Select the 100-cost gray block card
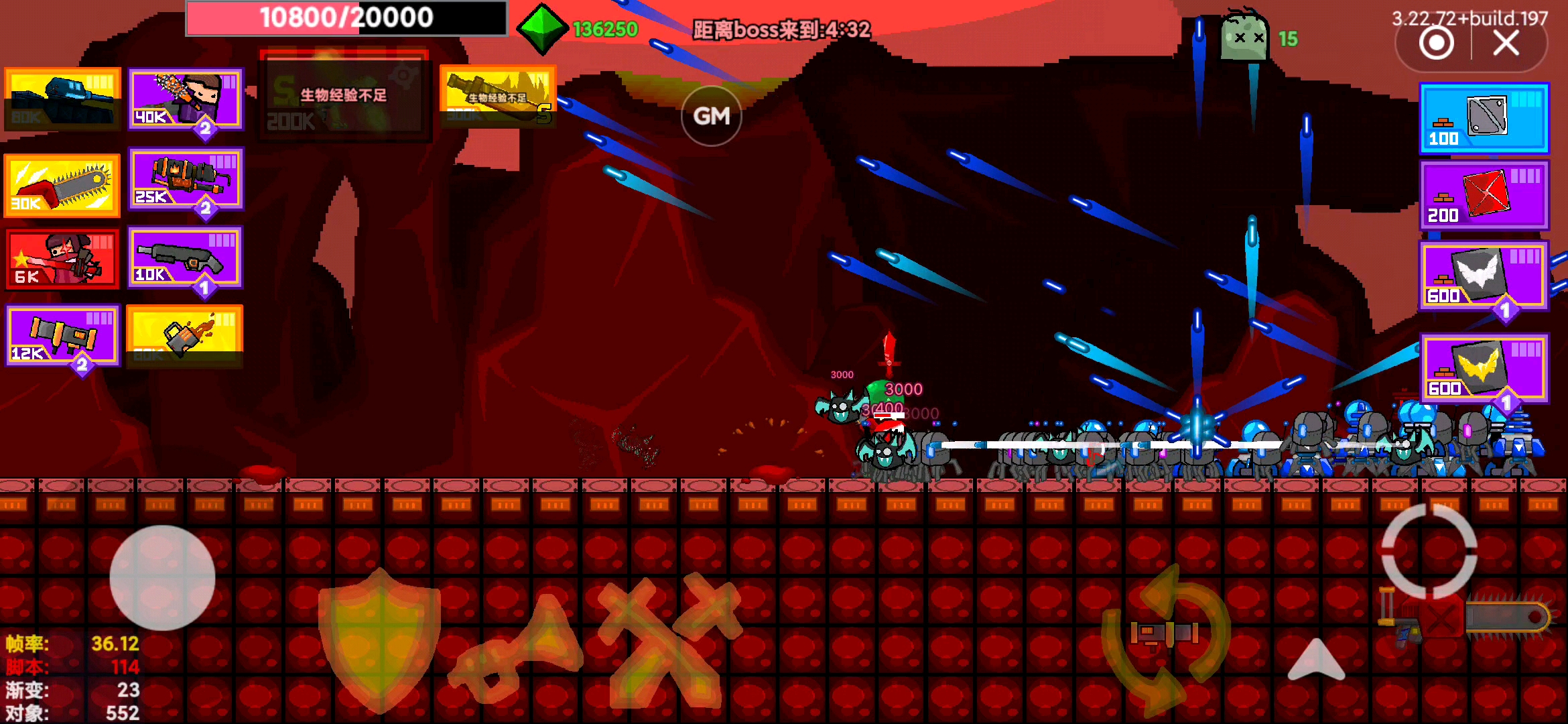Viewport: 1568px width, 724px height. (1484, 119)
